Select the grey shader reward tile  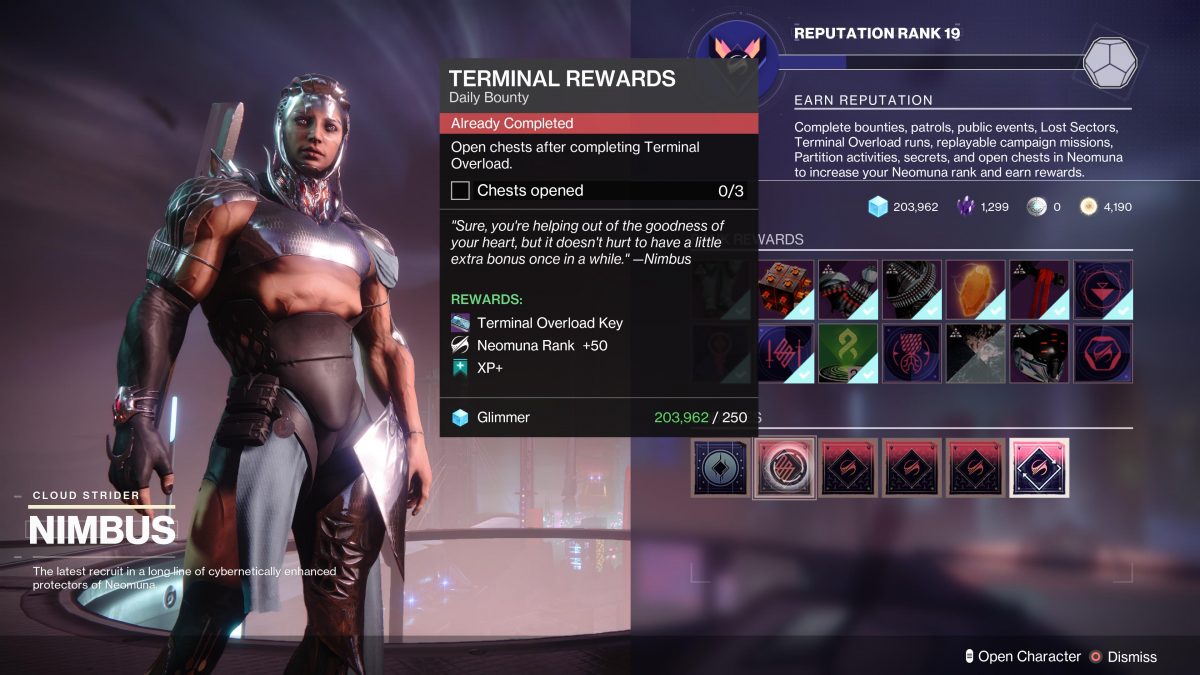click(975, 353)
